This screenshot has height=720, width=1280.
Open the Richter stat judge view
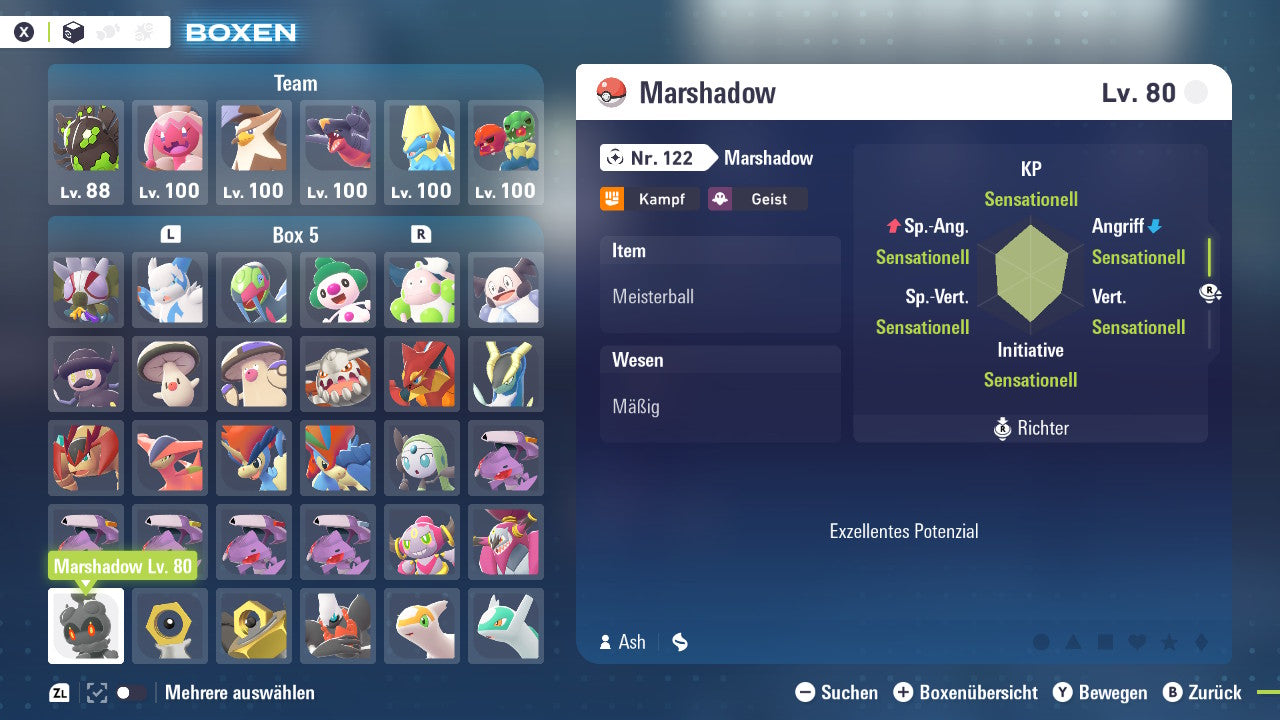(x=1030, y=428)
